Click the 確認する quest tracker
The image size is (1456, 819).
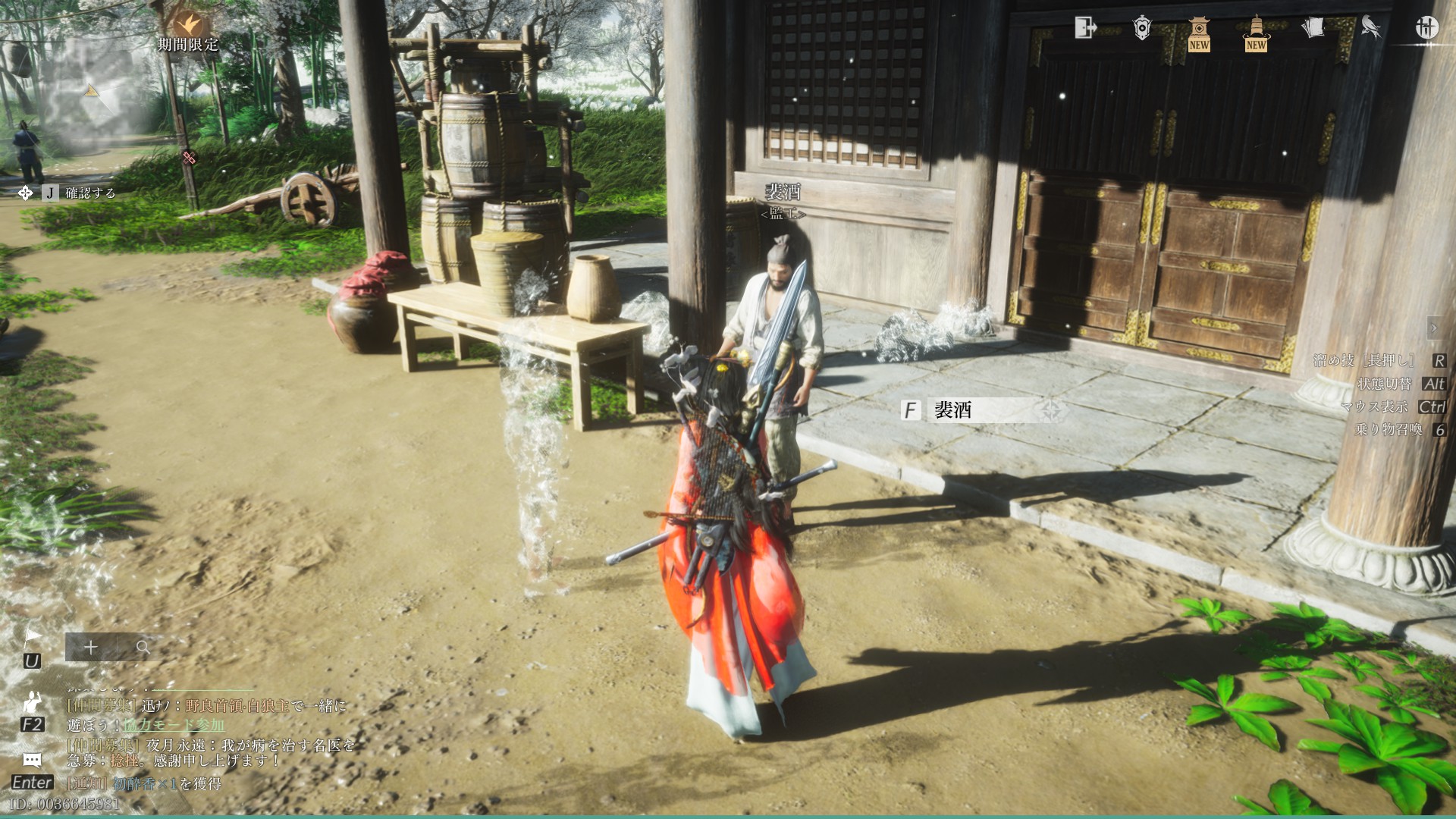click(90, 193)
